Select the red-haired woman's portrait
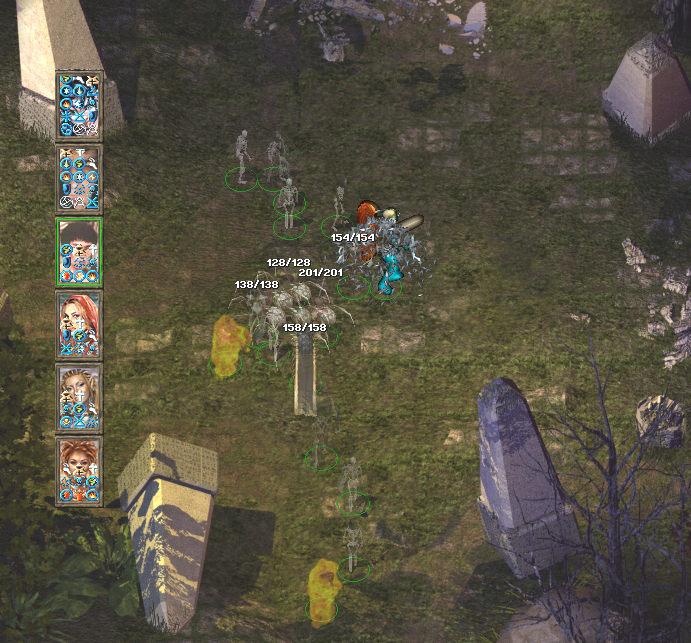Image resolution: width=691 pixels, height=643 pixels. click(x=79, y=324)
